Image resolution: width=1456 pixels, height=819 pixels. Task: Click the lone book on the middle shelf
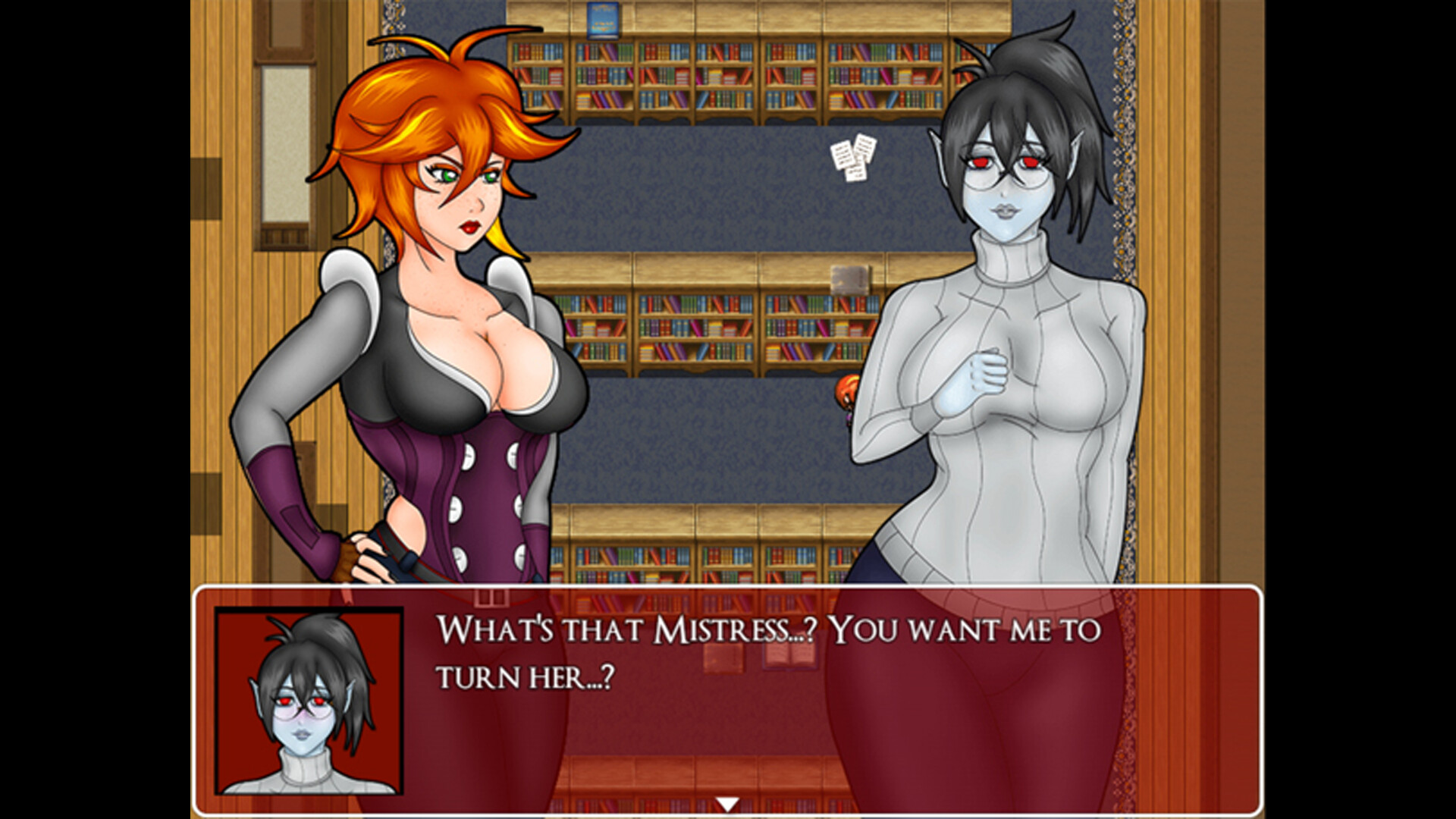[x=849, y=277]
